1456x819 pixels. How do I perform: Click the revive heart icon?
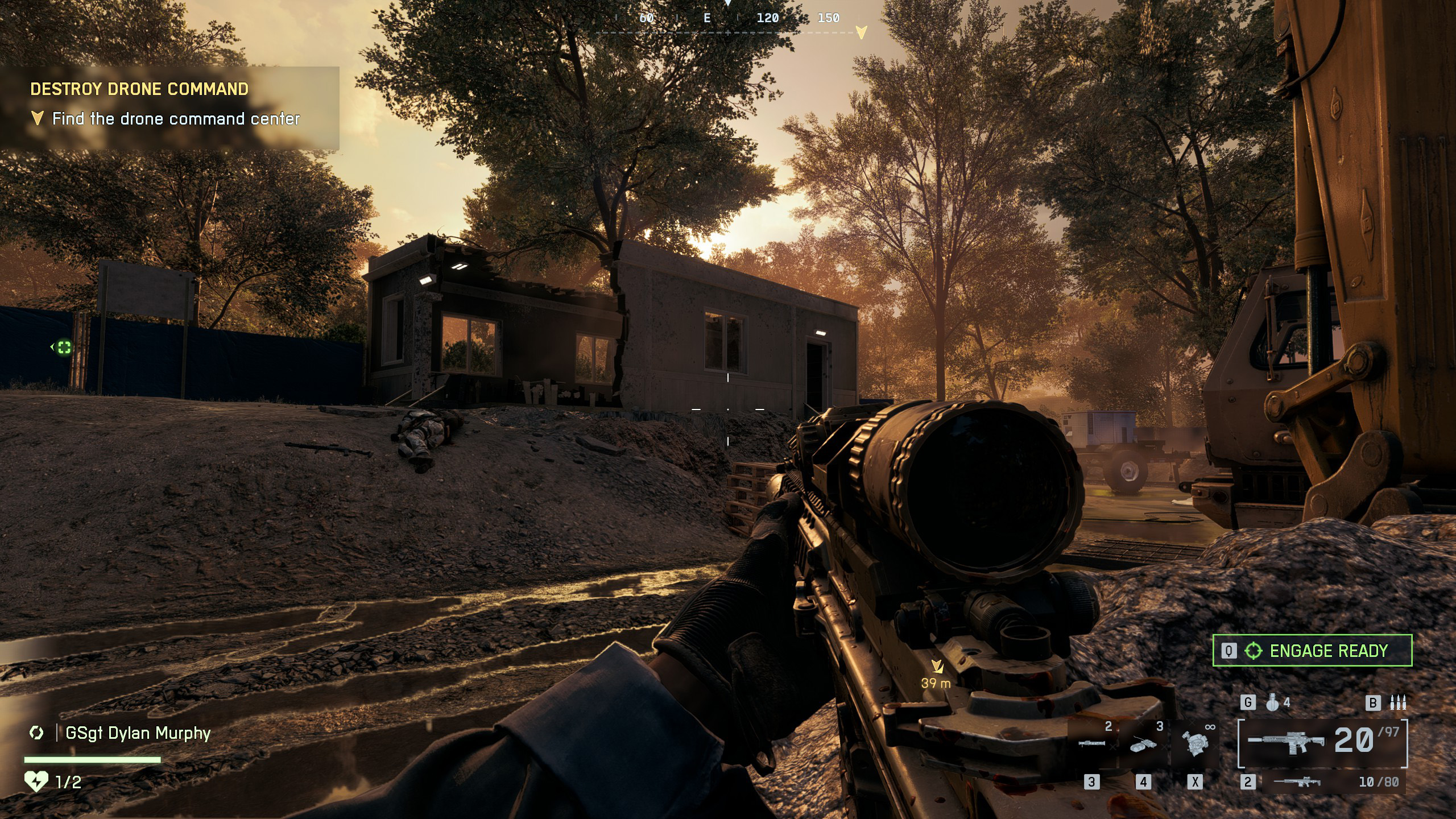[x=36, y=781]
